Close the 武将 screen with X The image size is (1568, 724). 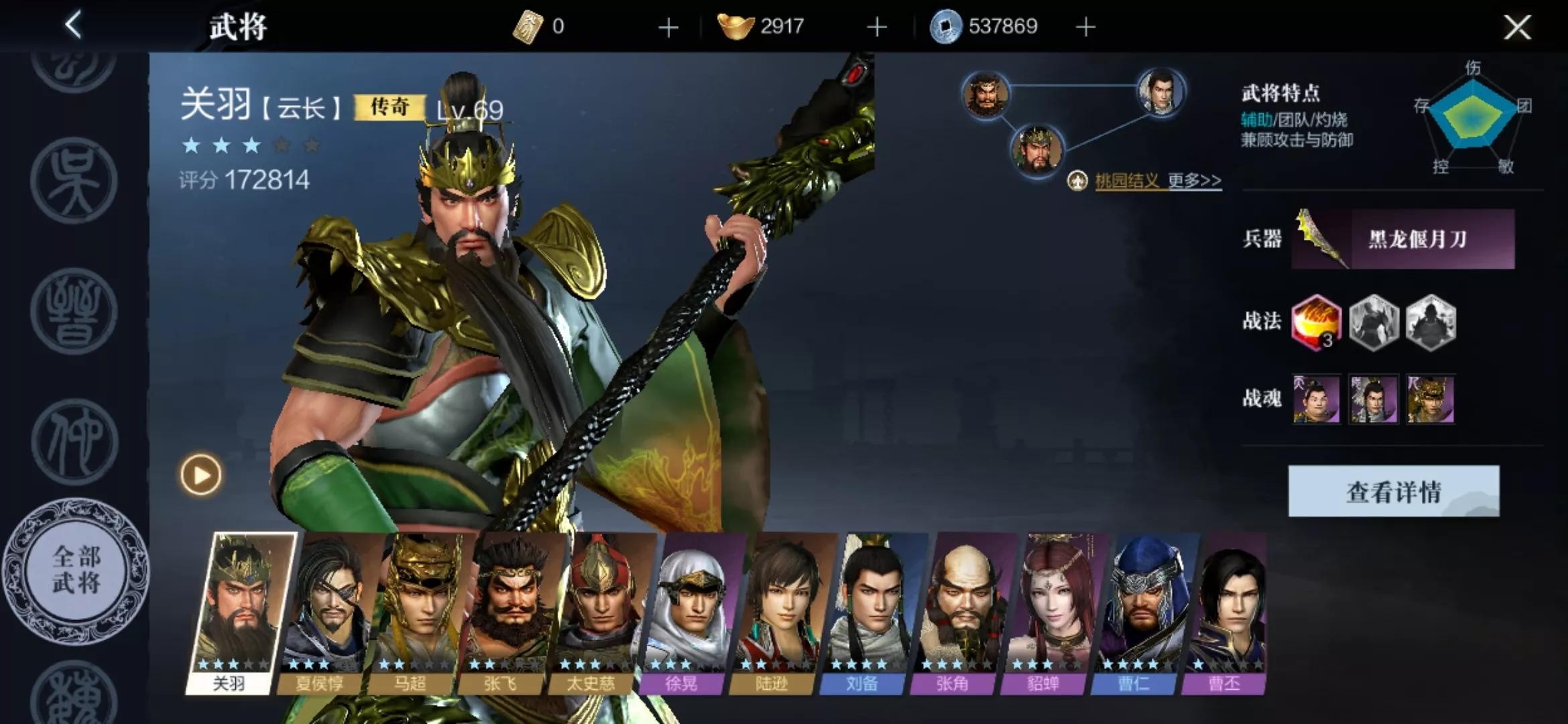pyautogui.click(x=1516, y=27)
